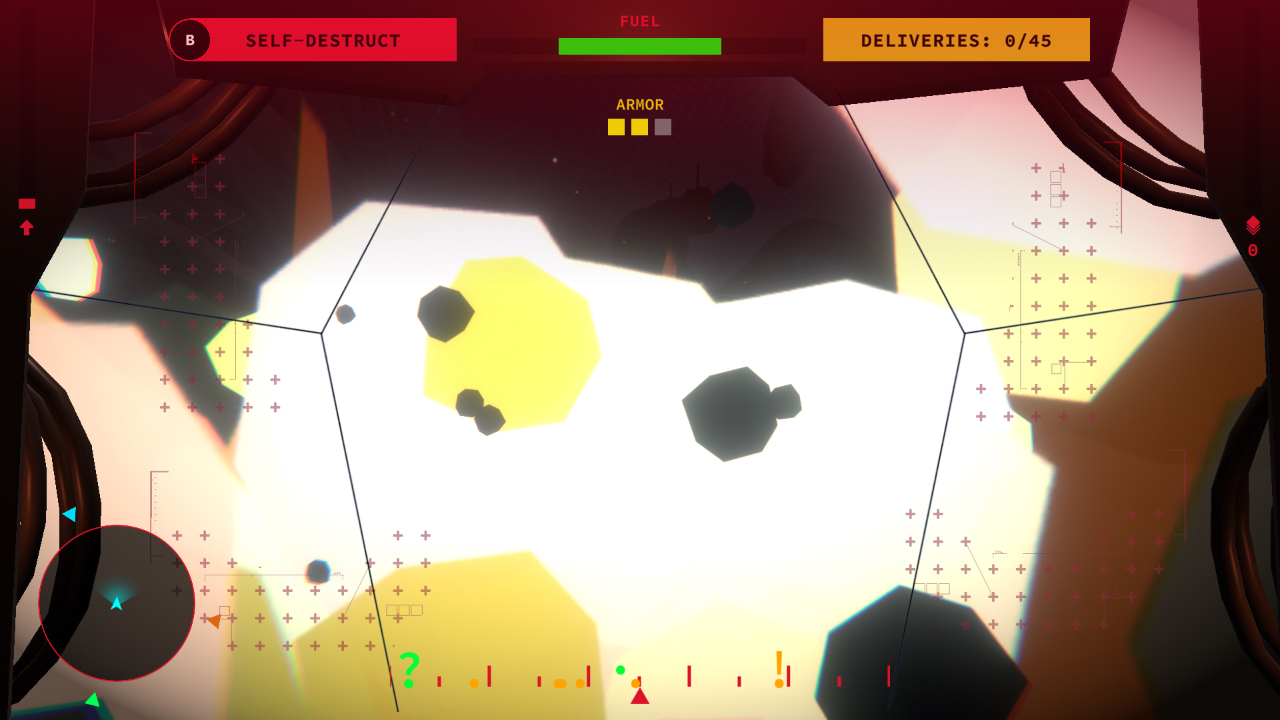Toggle the second yellow ARMOR segment
The width and height of the screenshot is (1280, 720).
point(639,127)
